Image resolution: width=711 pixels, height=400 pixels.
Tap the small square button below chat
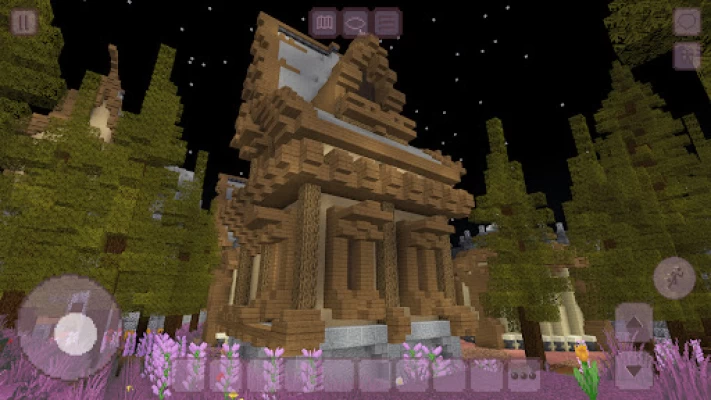tap(686, 55)
